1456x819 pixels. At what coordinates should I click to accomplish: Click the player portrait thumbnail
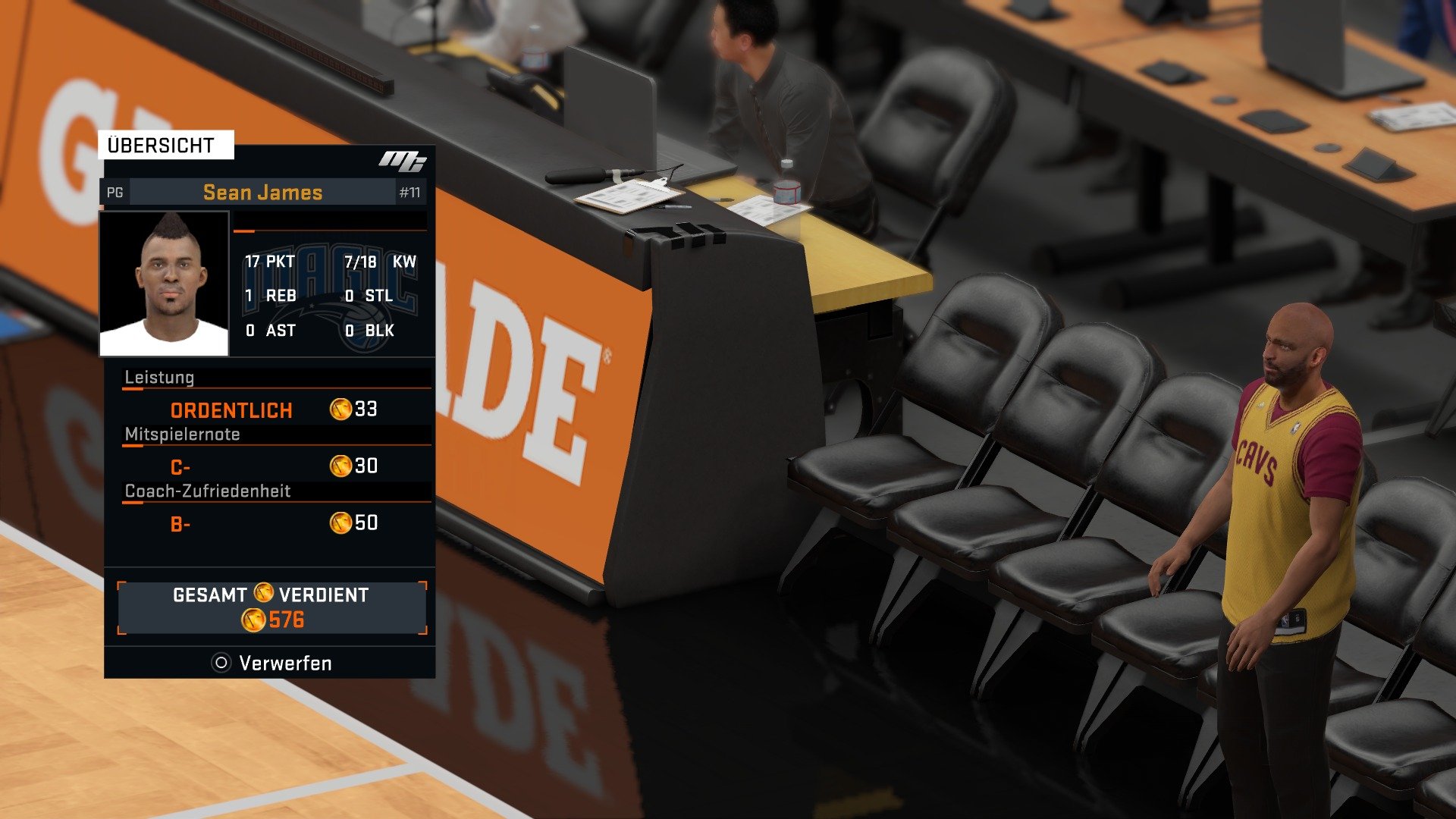(x=163, y=281)
